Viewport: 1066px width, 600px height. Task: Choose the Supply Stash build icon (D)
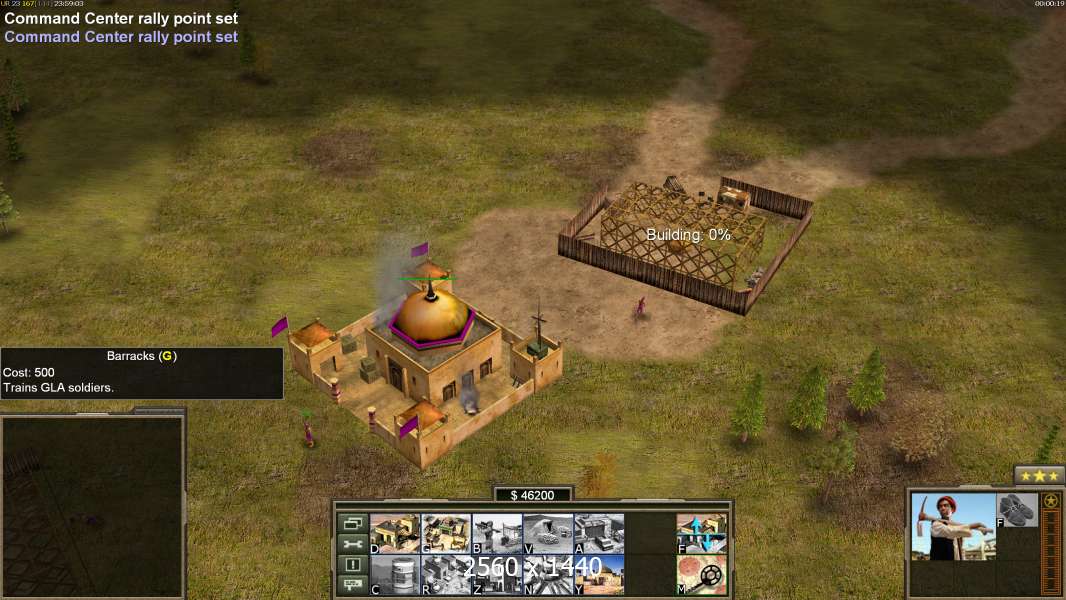(x=395, y=533)
